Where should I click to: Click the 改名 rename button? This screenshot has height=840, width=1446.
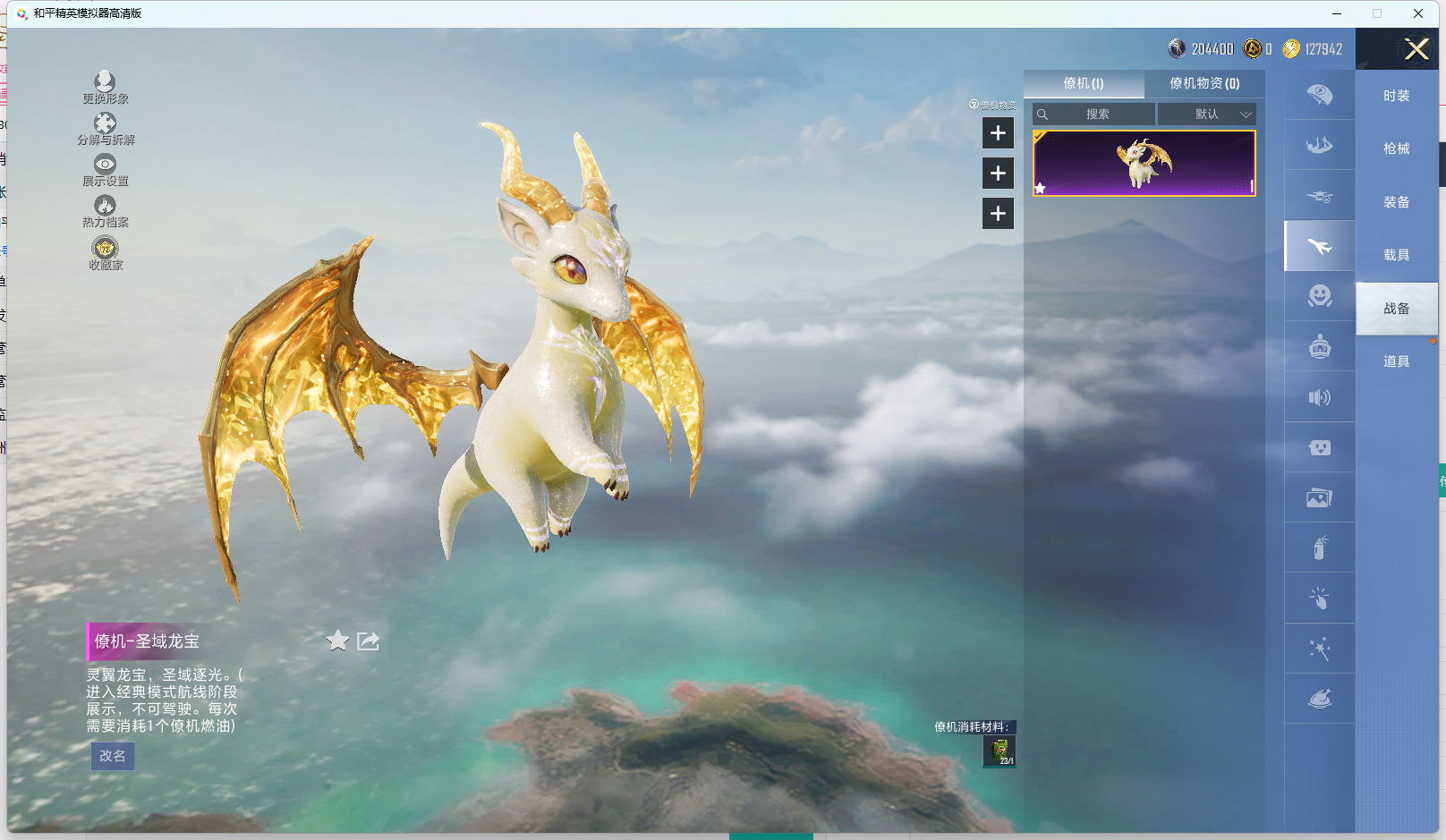pyautogui.click(x=113, y=756)
